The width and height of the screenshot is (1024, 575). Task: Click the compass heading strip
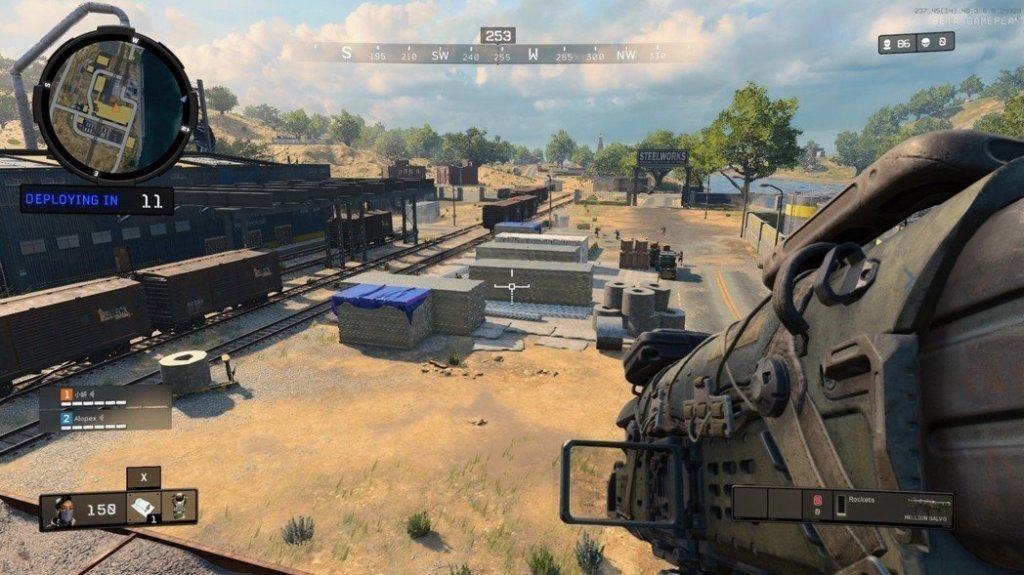click(498, 55)
